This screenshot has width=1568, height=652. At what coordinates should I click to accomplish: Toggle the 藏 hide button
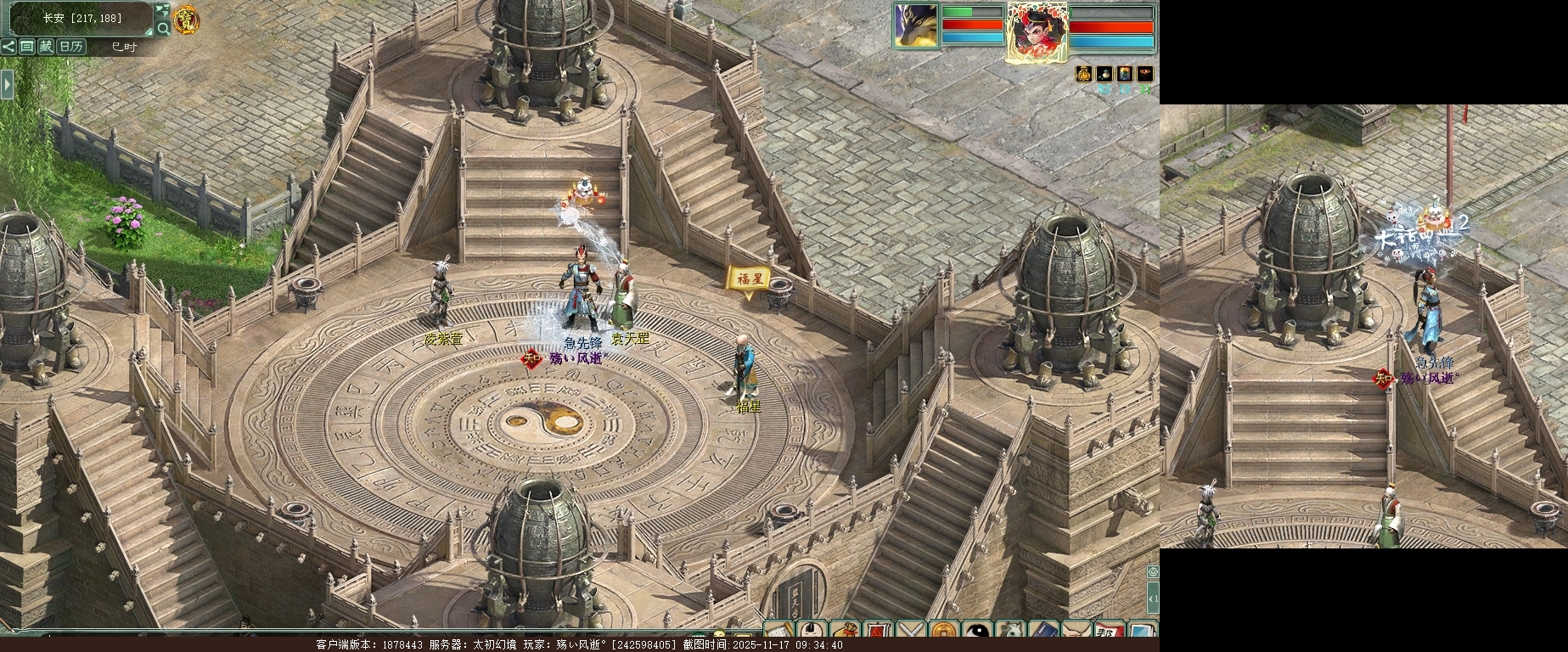[x=46, y=47]
